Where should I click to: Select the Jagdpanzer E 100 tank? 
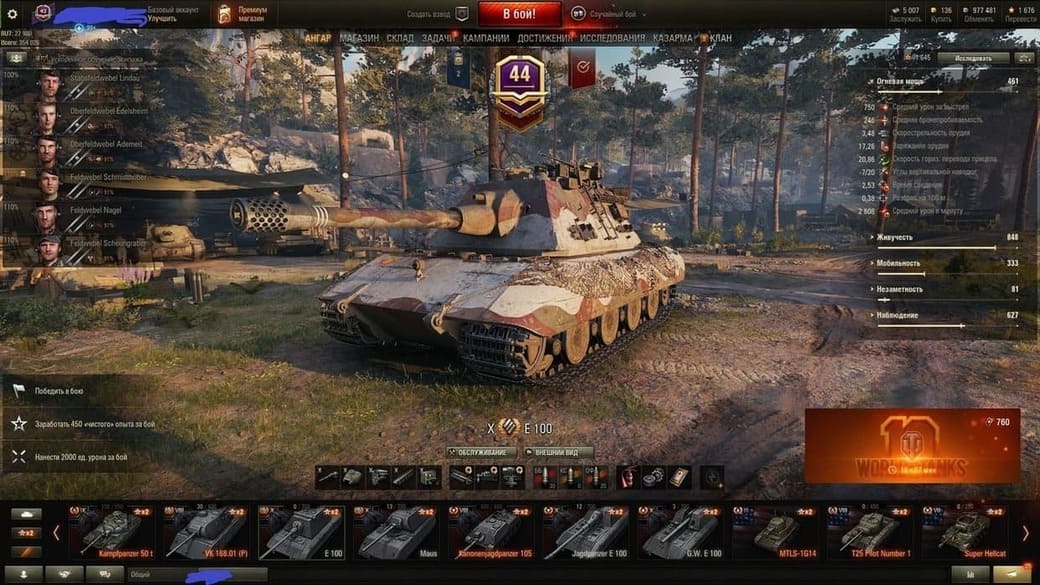click(x=587, y=532)
